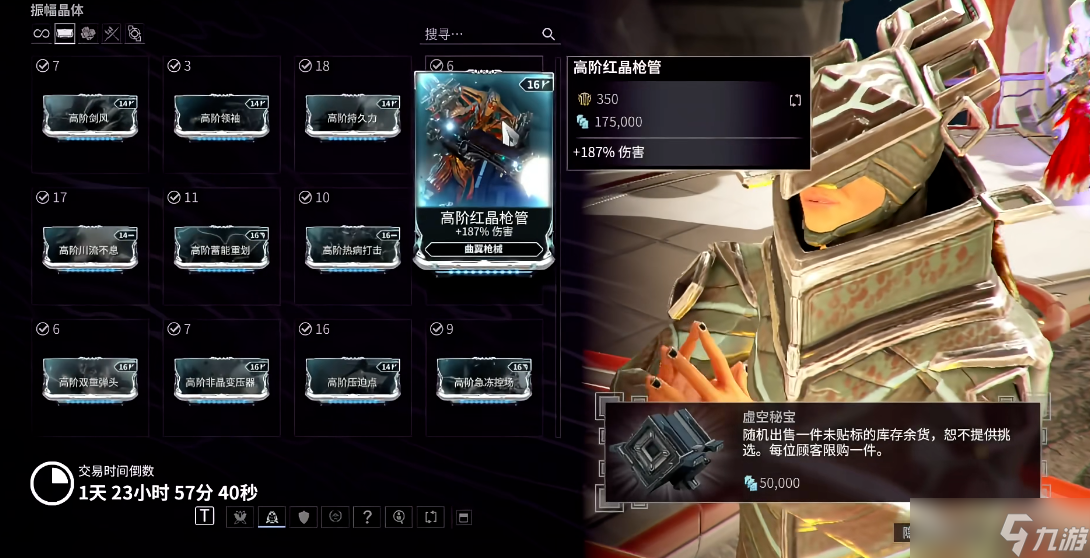Select the 高阶剑风 mod card
Viewport: 1090px width, 558px height.
[x=89, y=117]
